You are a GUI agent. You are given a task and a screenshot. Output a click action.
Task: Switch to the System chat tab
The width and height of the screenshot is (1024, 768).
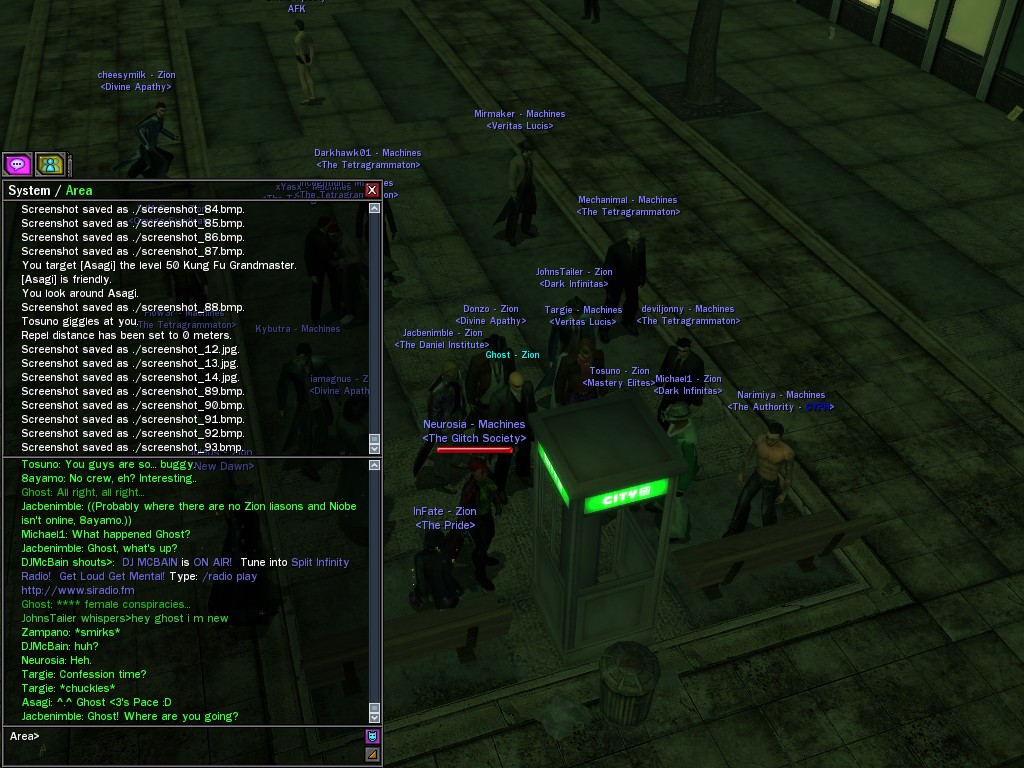pyautogui.click(x=28, y=191)
